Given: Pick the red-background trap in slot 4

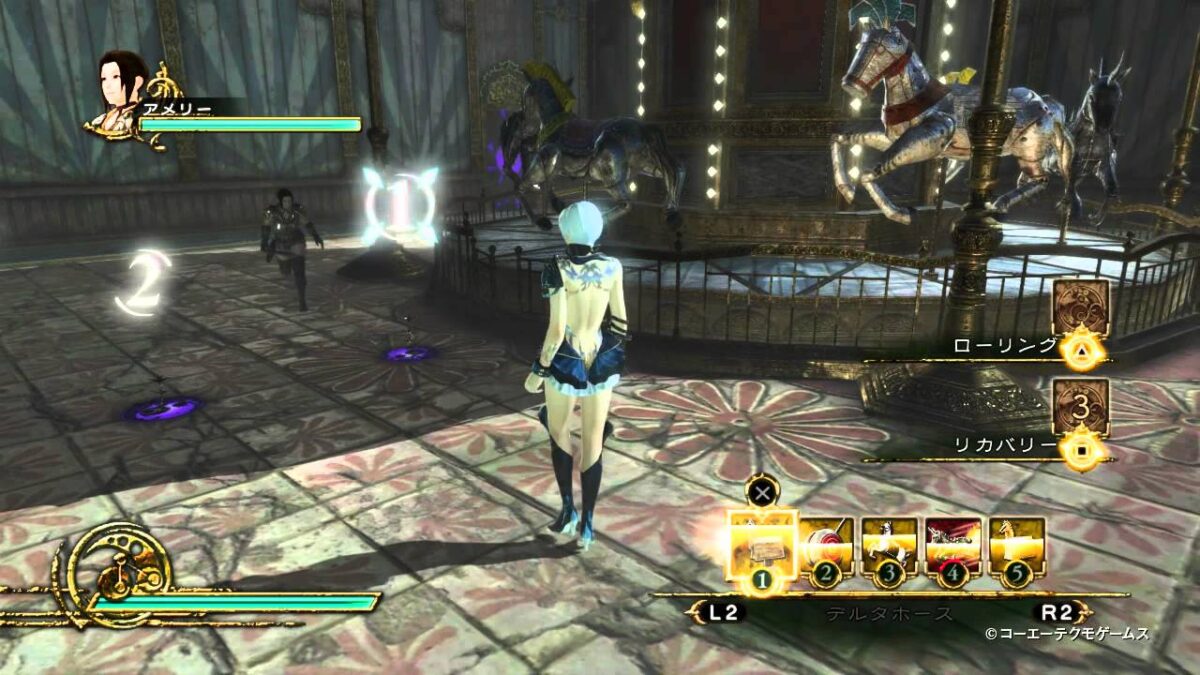Looking at the screenshot, I should [953, 547].
